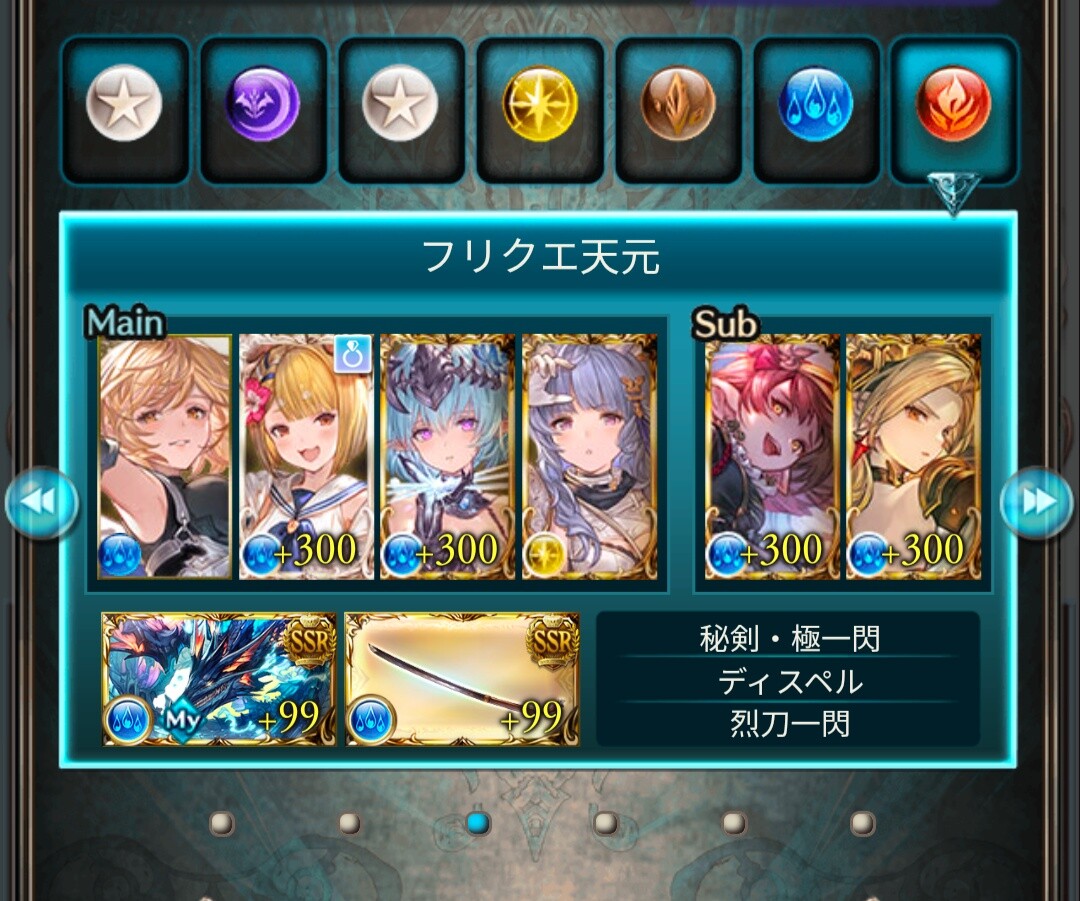
Task: Open the SSR katana weapon slot
Action: point(462,680)
